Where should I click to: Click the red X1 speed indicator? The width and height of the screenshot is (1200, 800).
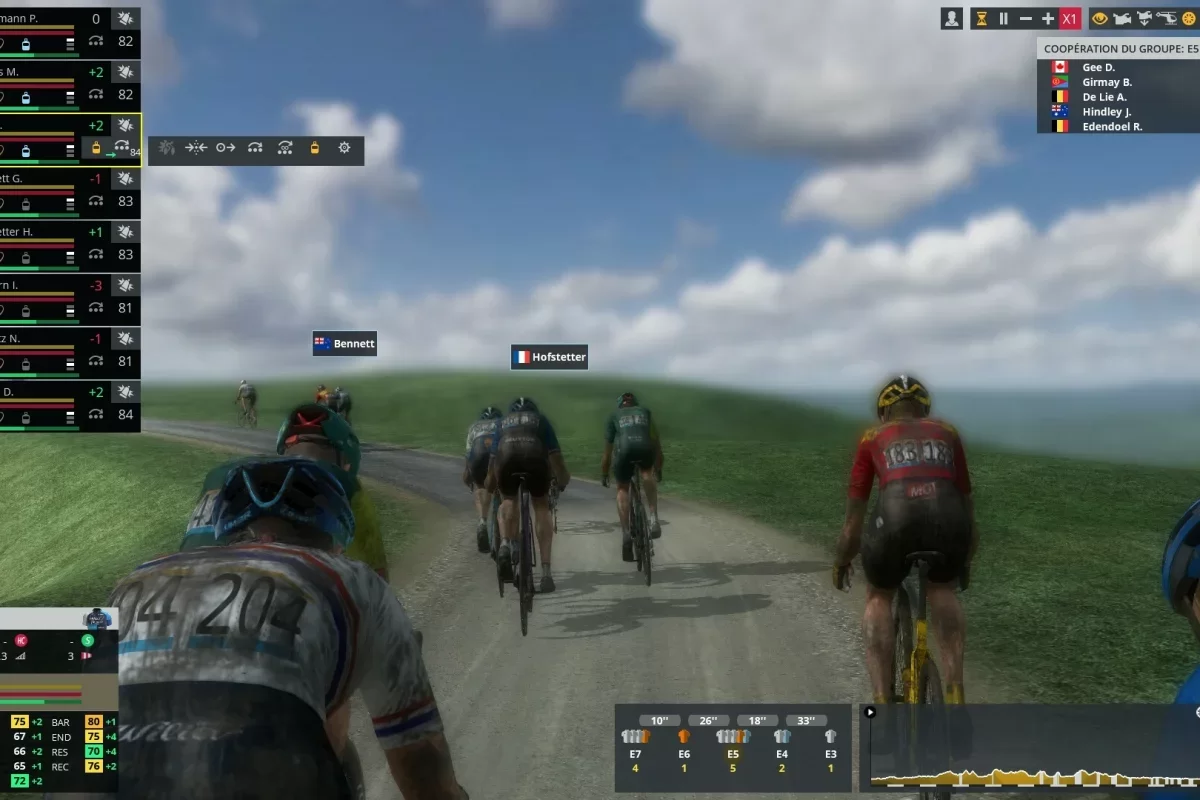[x=1069, y=18]
